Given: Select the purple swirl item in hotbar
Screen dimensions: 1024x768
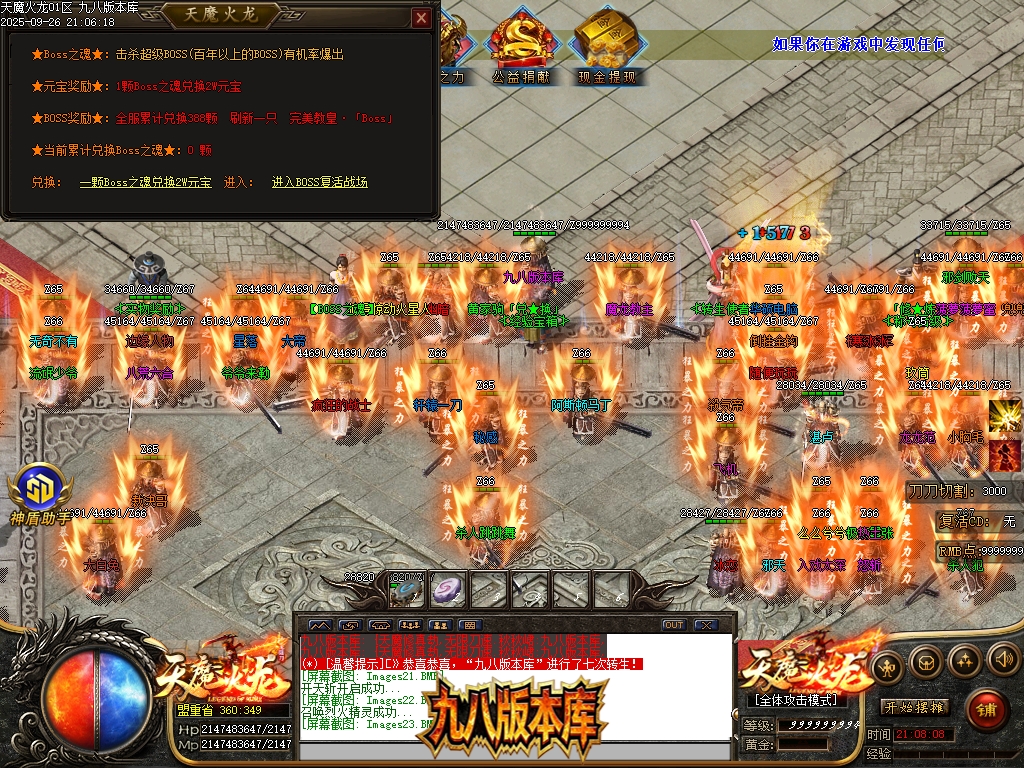Looking at the screenshot, I should [x=448, y=590].
